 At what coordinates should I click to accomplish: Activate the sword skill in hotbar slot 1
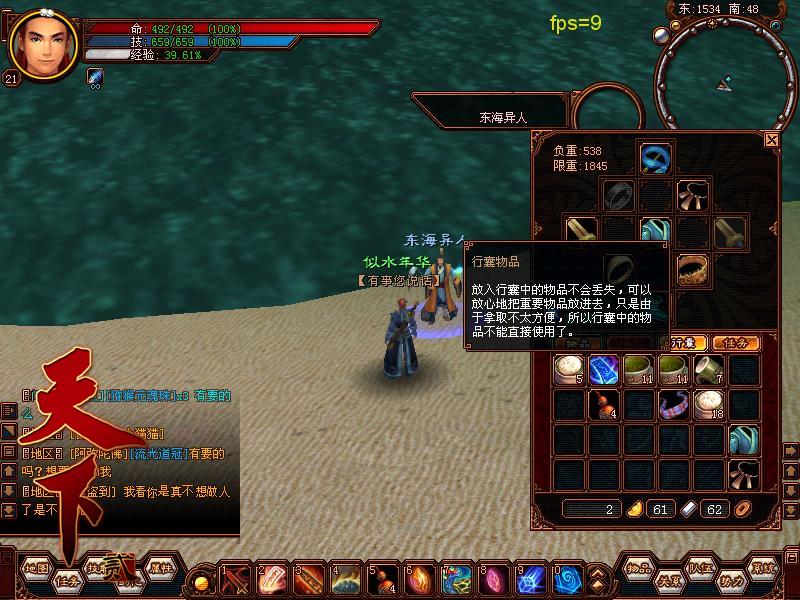coord(236,579)
